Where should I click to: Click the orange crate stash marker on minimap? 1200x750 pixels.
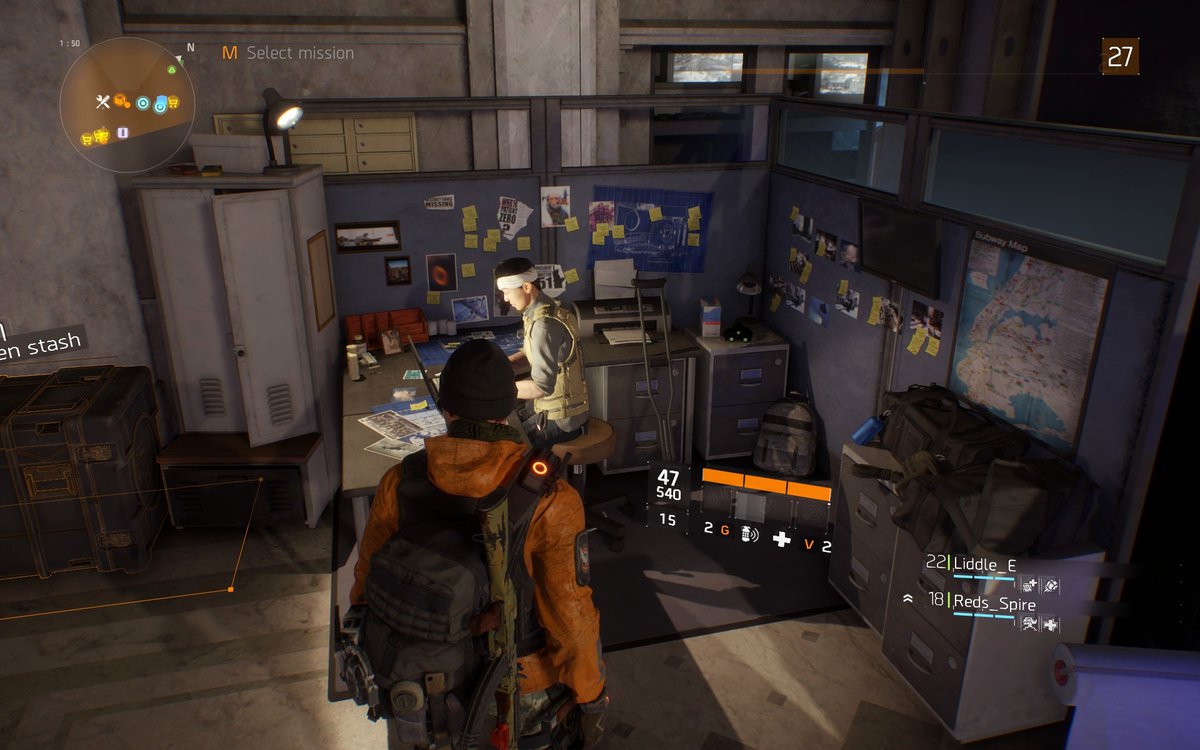pos(121,101)
